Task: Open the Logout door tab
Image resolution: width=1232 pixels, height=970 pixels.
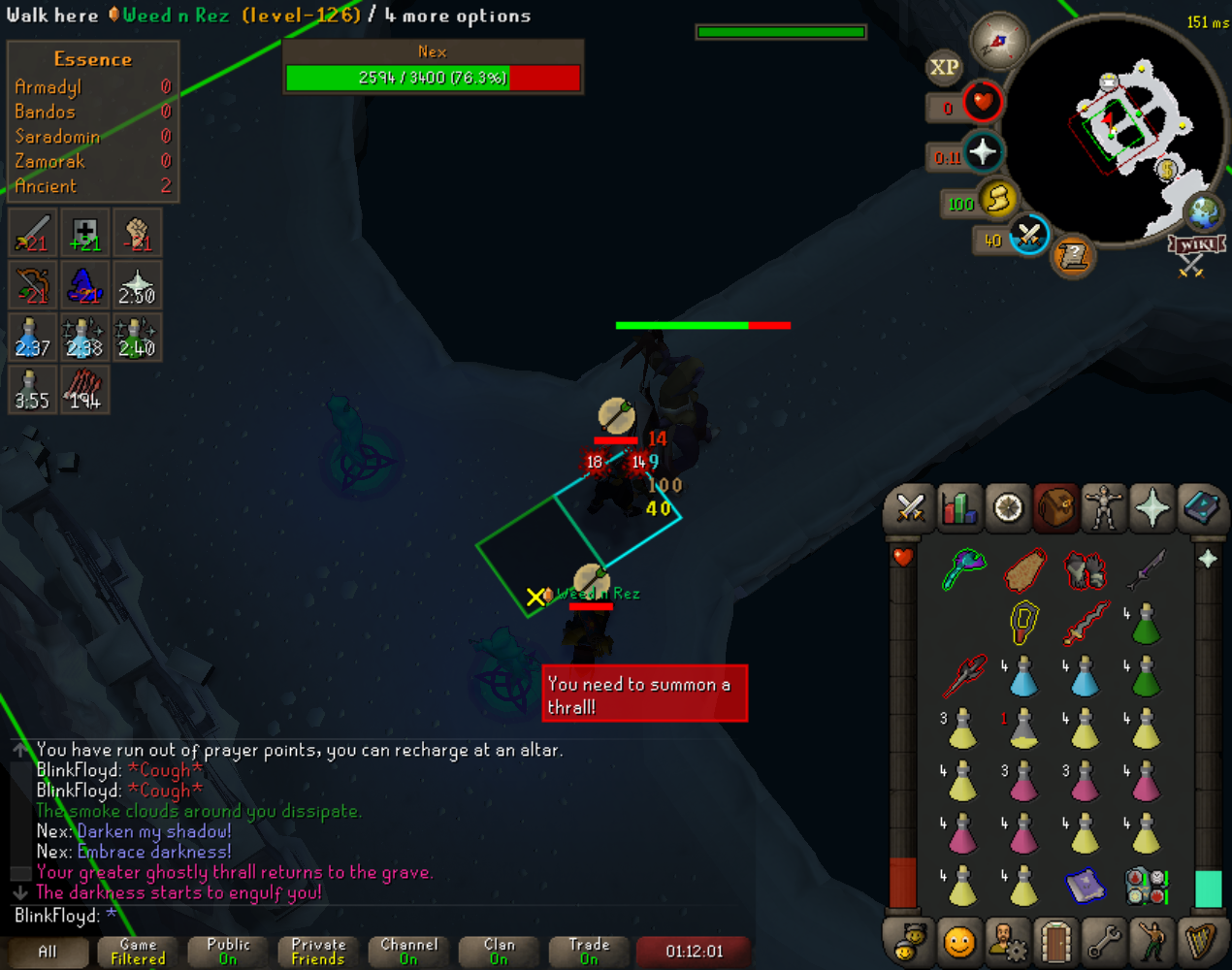Action: click(1054, 941)
